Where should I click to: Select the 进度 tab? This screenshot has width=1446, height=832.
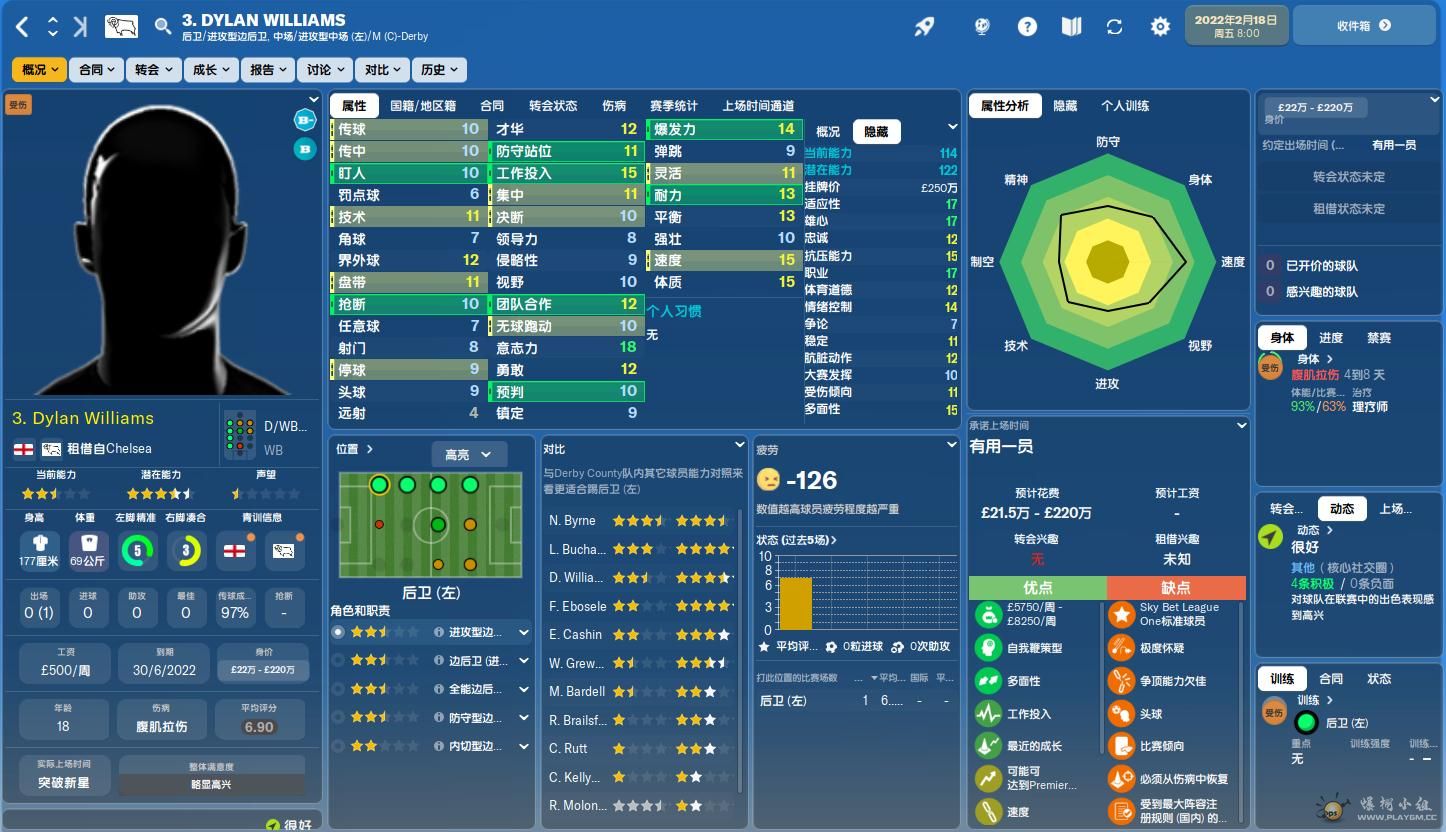(x=1330, y=338)
